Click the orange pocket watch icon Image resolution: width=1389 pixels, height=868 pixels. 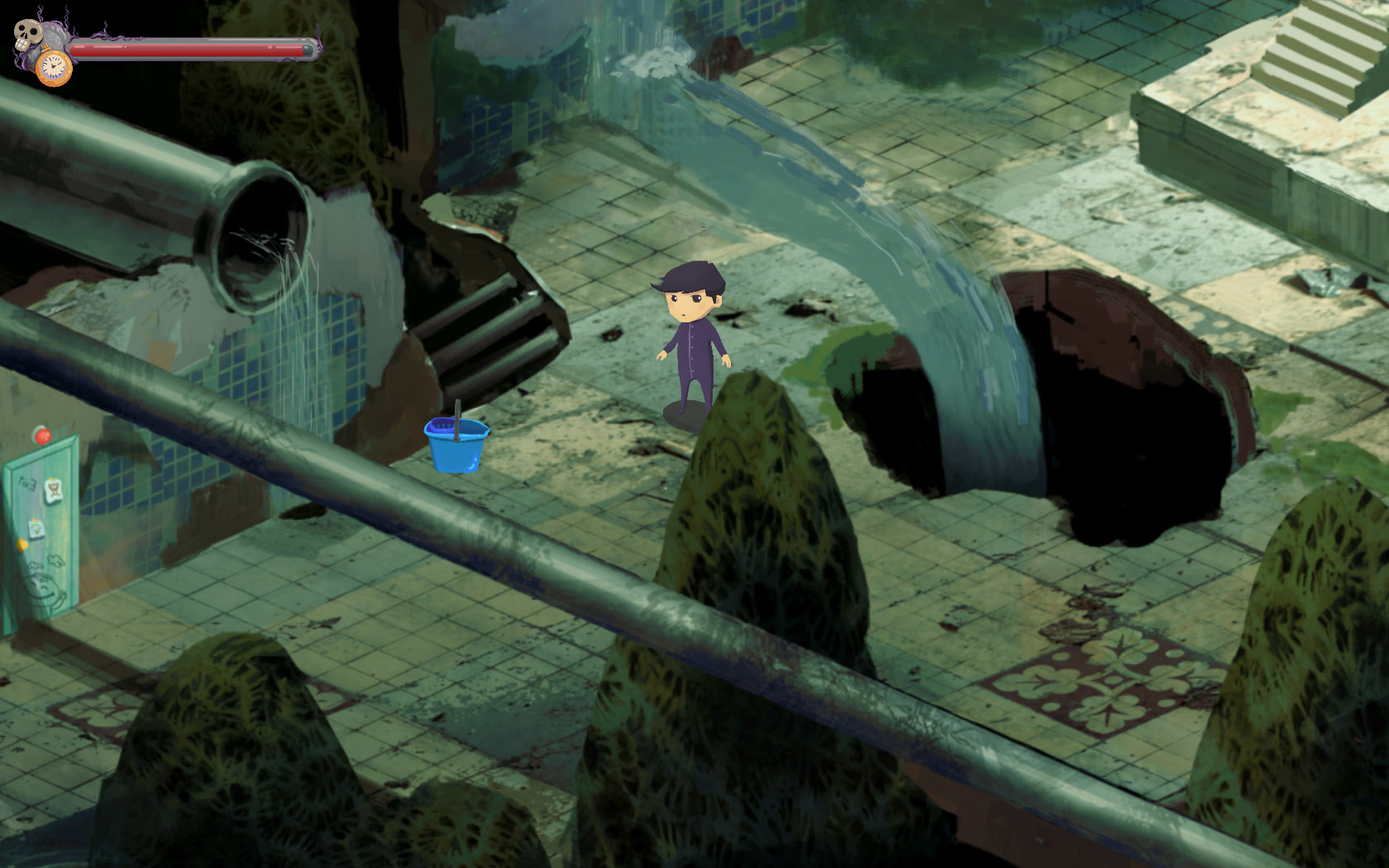[54, 67]
